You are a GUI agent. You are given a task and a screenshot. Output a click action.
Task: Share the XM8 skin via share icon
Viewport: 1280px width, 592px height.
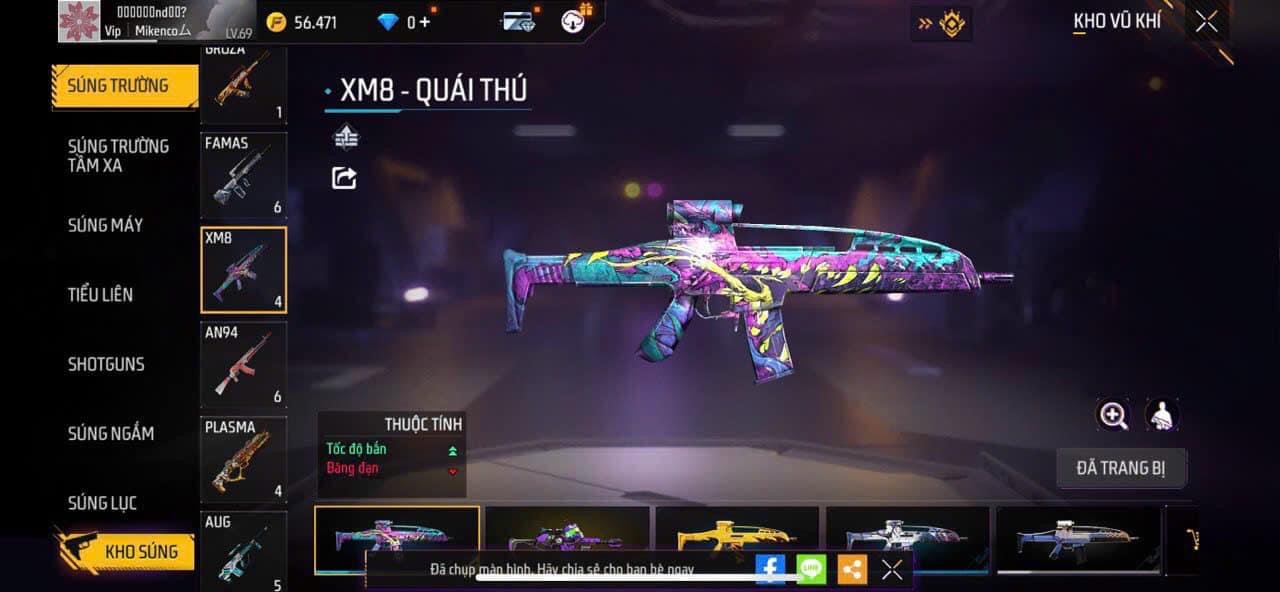(344, 178)
